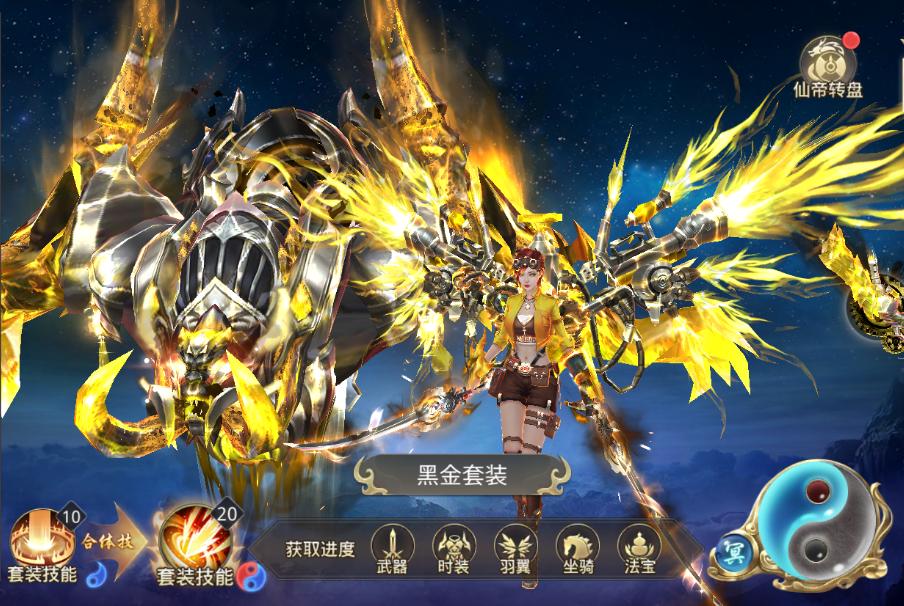Select the 坐骑 mount progress icon
Screen dimensions: 904x606
coord(577,549)
